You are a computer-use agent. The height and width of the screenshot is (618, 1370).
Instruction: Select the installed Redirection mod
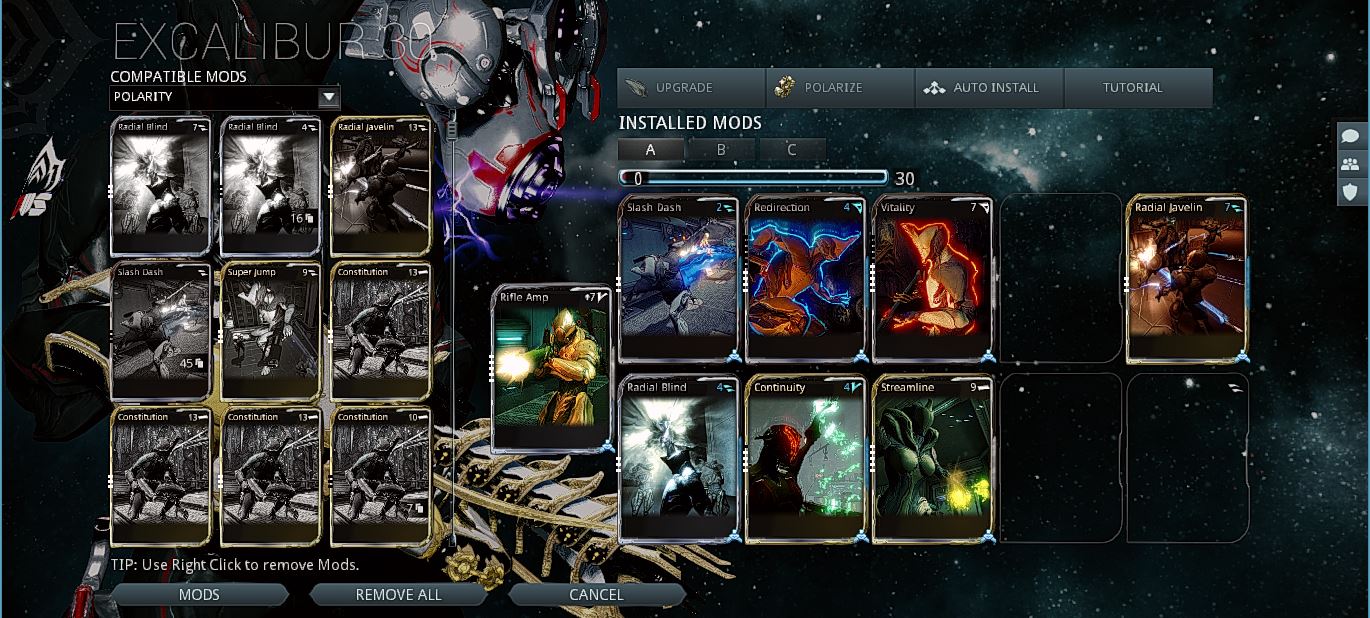tap(805, 278)
